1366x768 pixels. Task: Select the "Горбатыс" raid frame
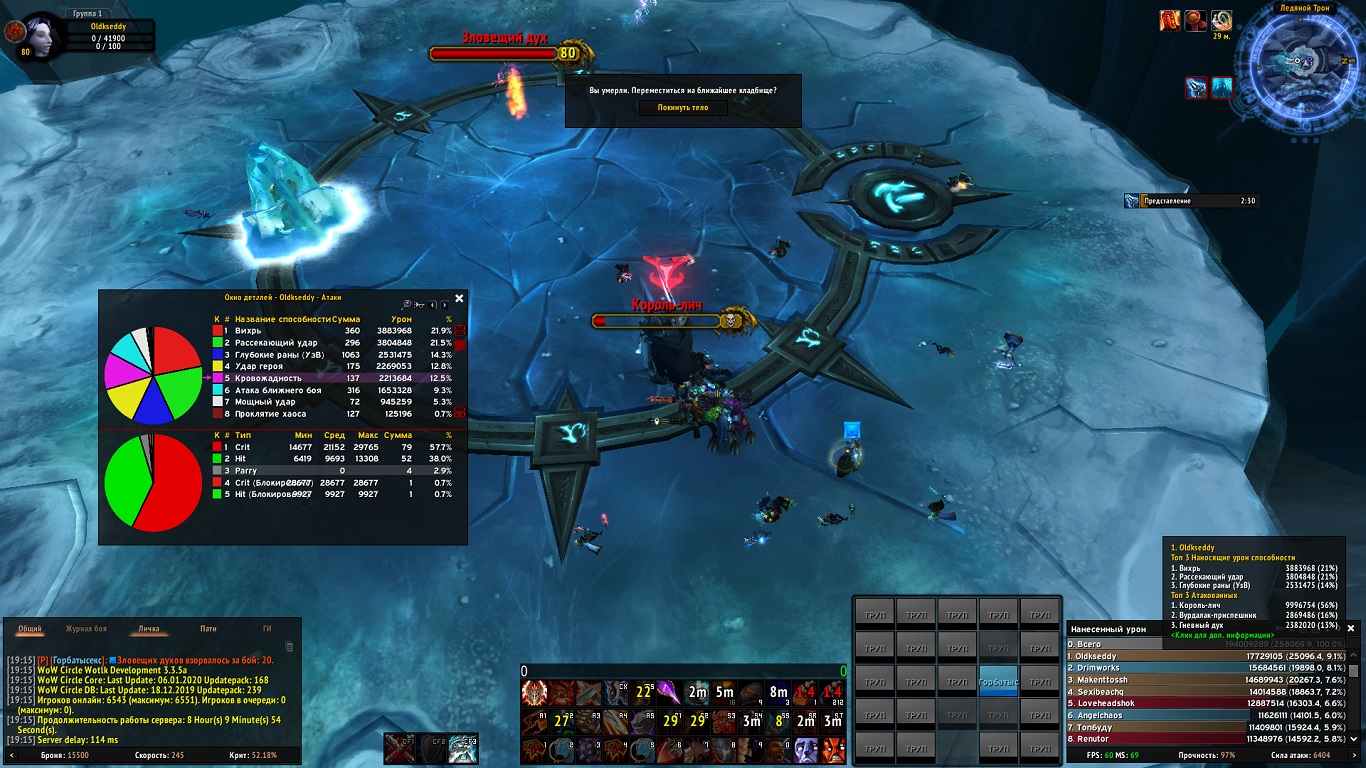(997, 681)
